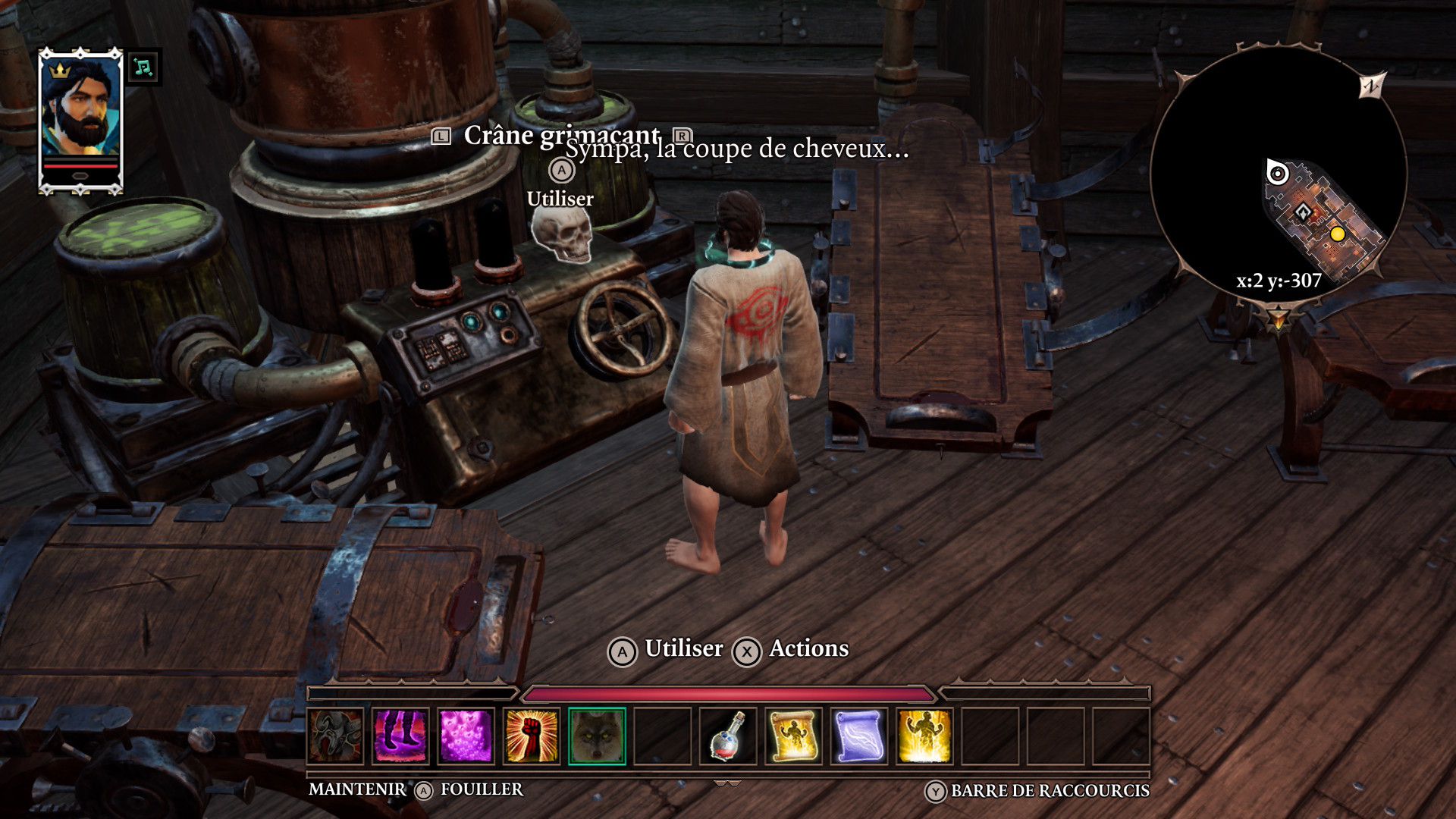Activate the screaming-mask skill in the hotbar
This screenshot has width=1456, height=819.
(x=336, y=736)
